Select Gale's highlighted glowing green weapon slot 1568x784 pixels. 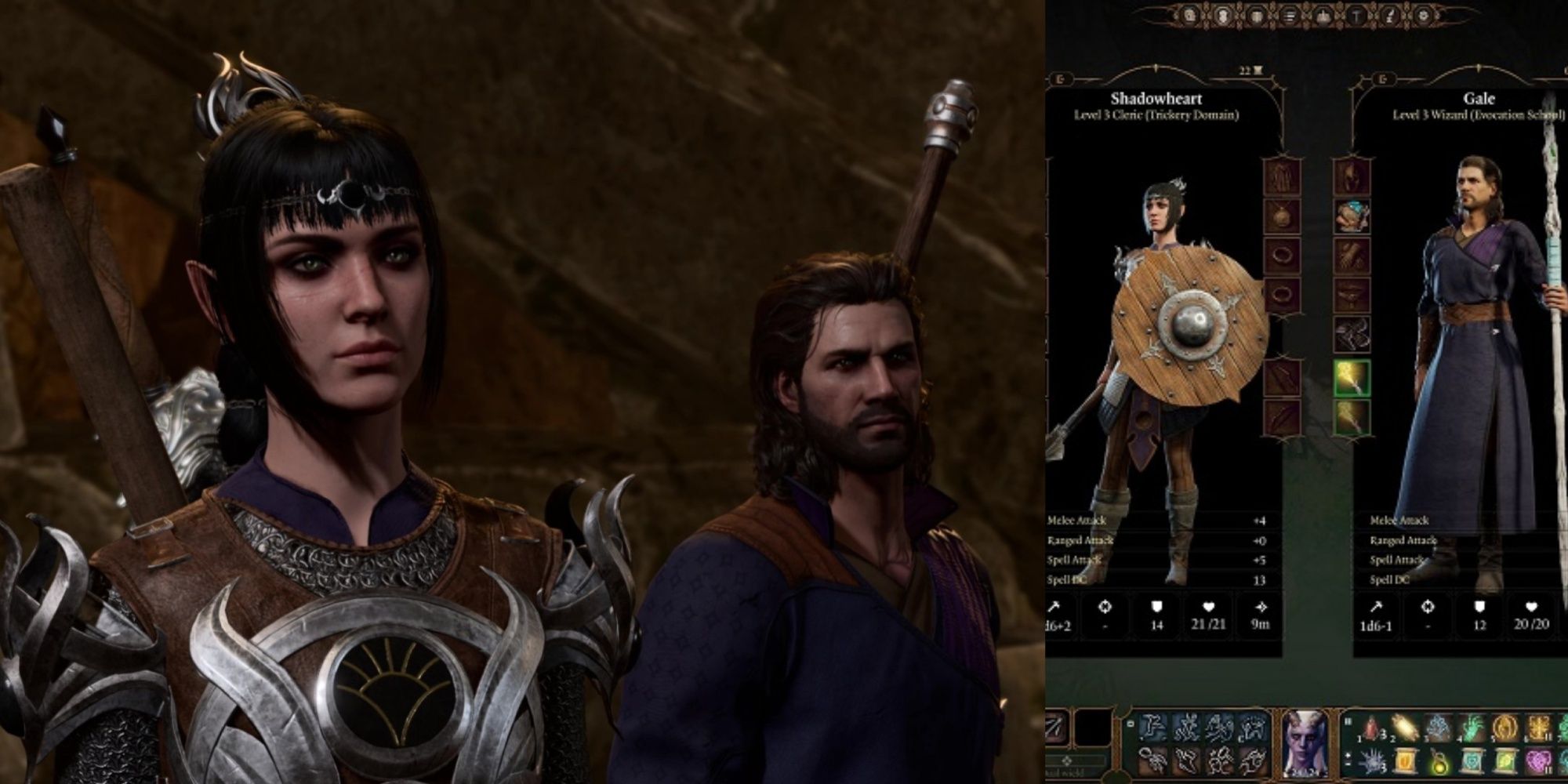1352,378
